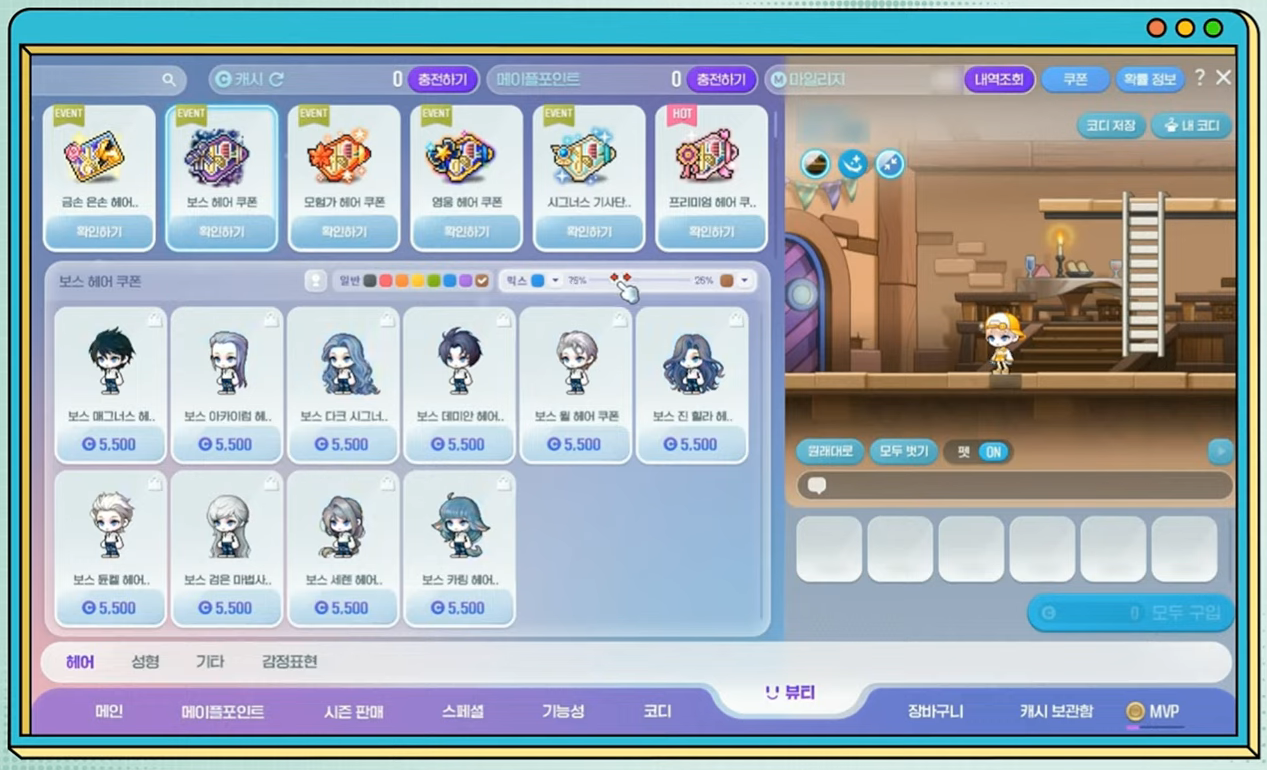Toggle the 펫 ON switch
1267x770 pixels.
click(992, 452)
